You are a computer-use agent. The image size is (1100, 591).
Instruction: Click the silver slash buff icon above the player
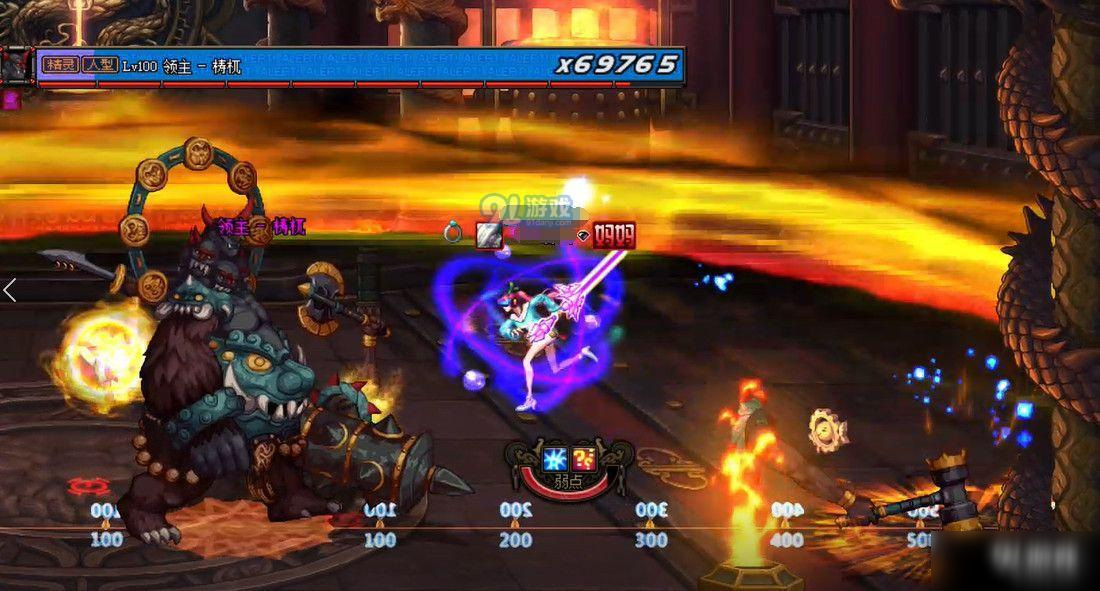[488, 235]
